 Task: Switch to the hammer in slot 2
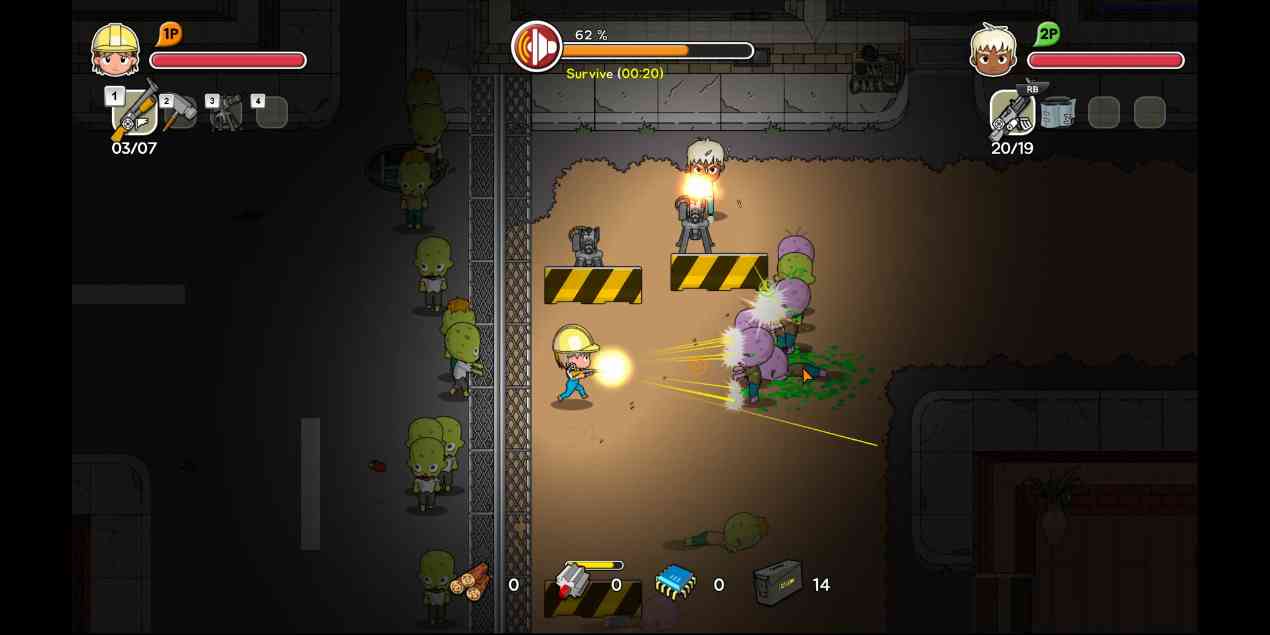[x=180, y=113]
